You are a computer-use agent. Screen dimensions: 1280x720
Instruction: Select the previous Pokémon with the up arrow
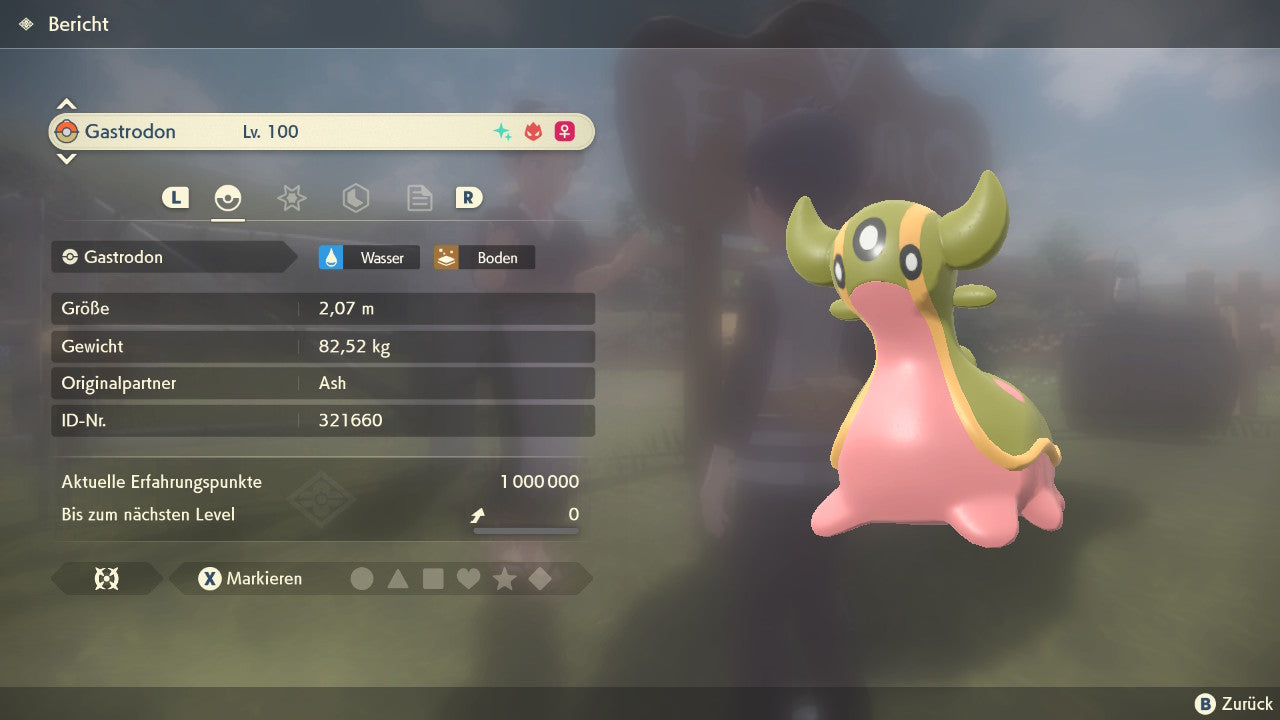point(66,104)
